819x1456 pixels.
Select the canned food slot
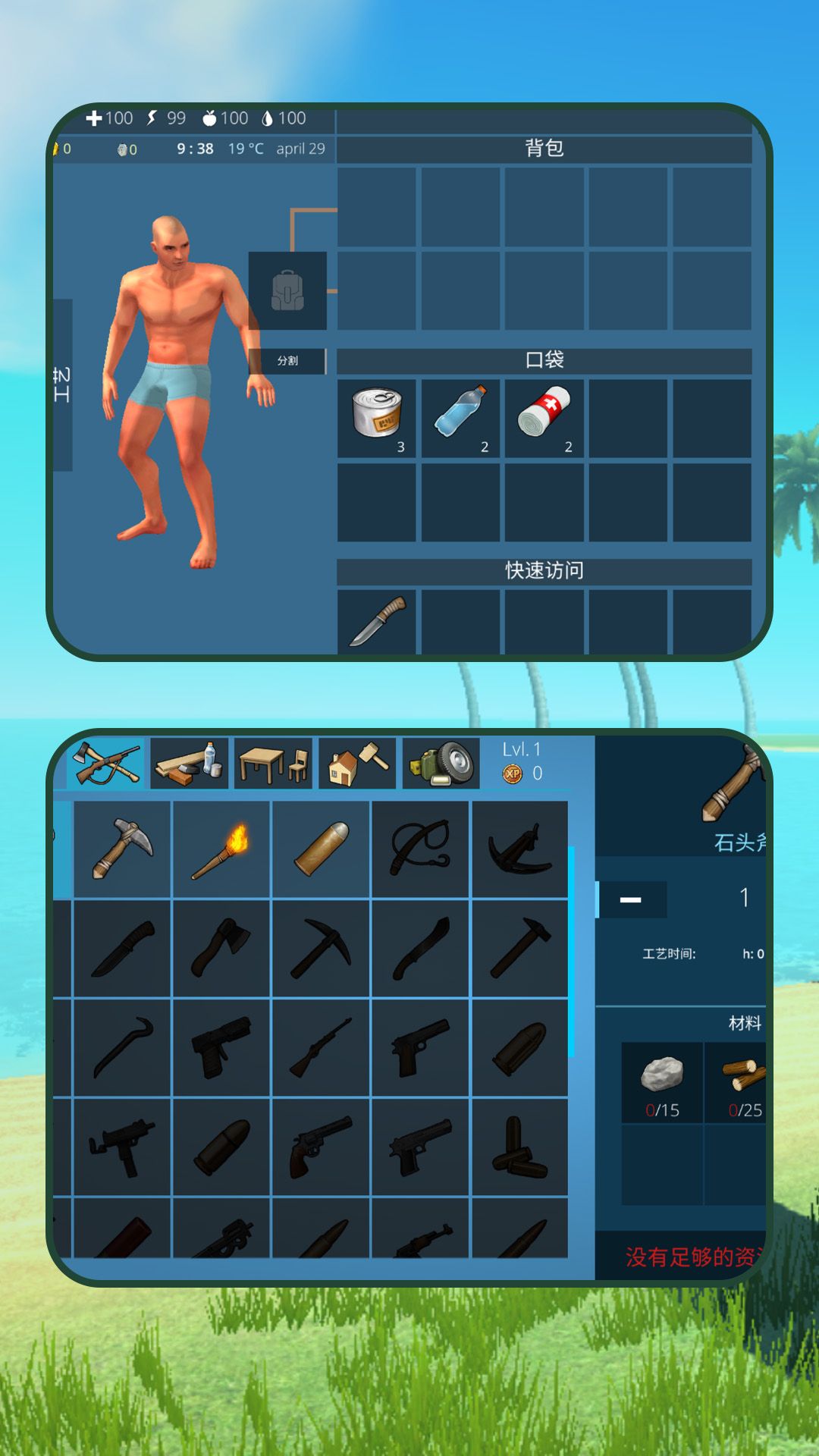click(377, 418)
